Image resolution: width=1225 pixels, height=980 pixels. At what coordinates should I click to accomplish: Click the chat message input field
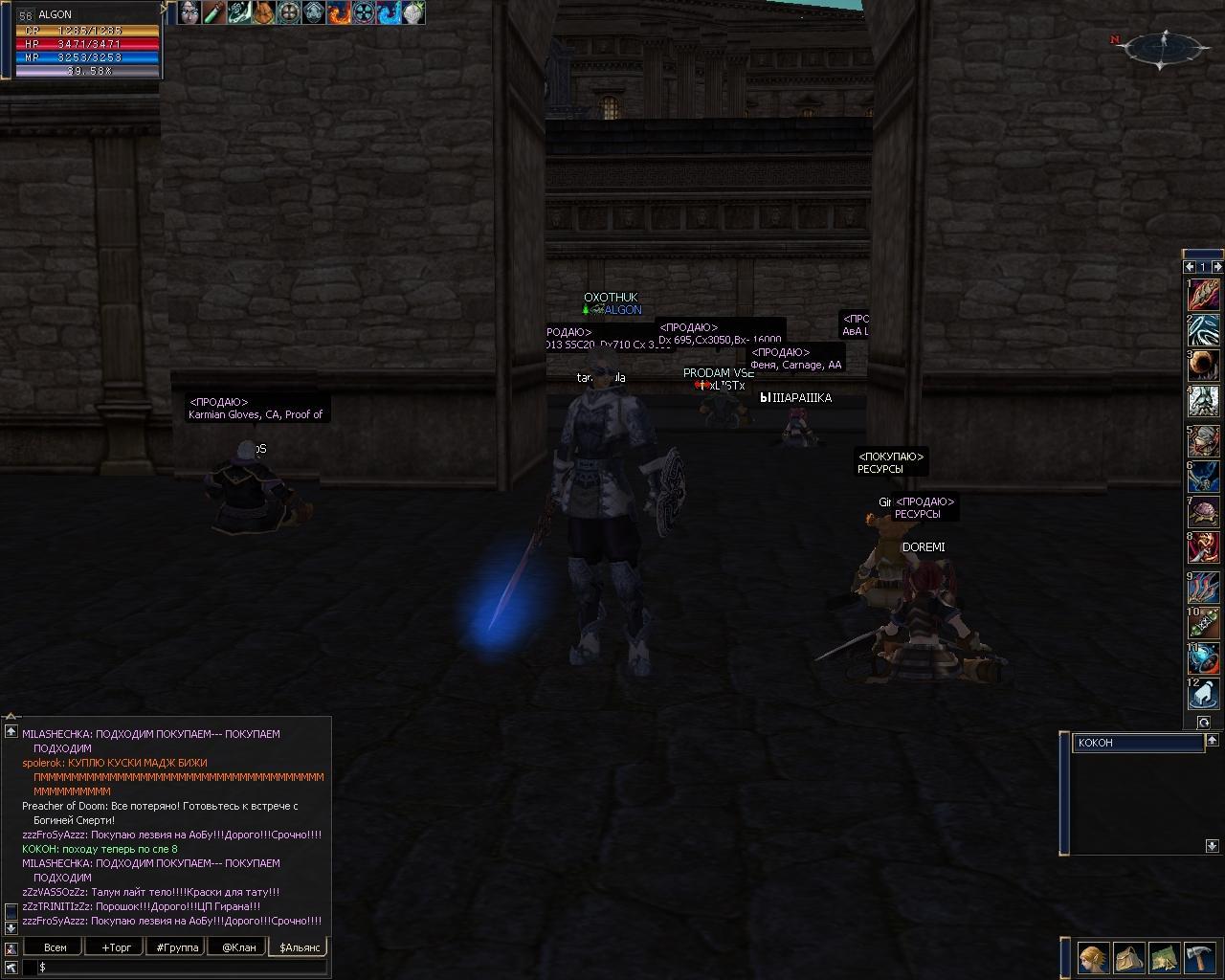[x=182, y=968]
